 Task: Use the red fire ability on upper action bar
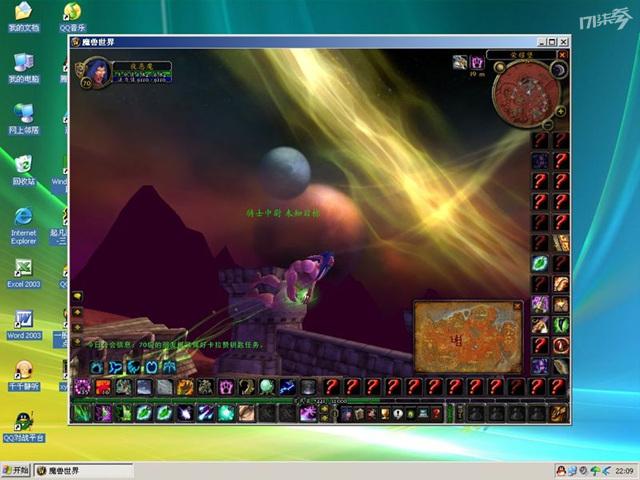point(103,387)
